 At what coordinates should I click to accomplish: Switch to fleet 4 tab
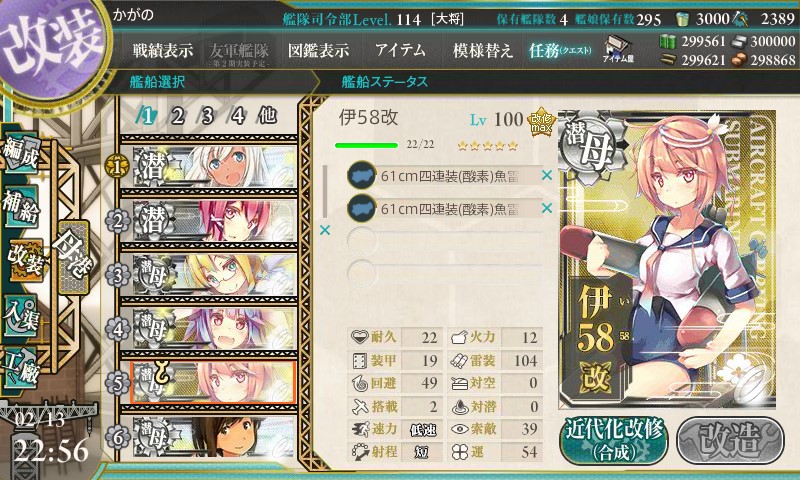tap(238, 115)
